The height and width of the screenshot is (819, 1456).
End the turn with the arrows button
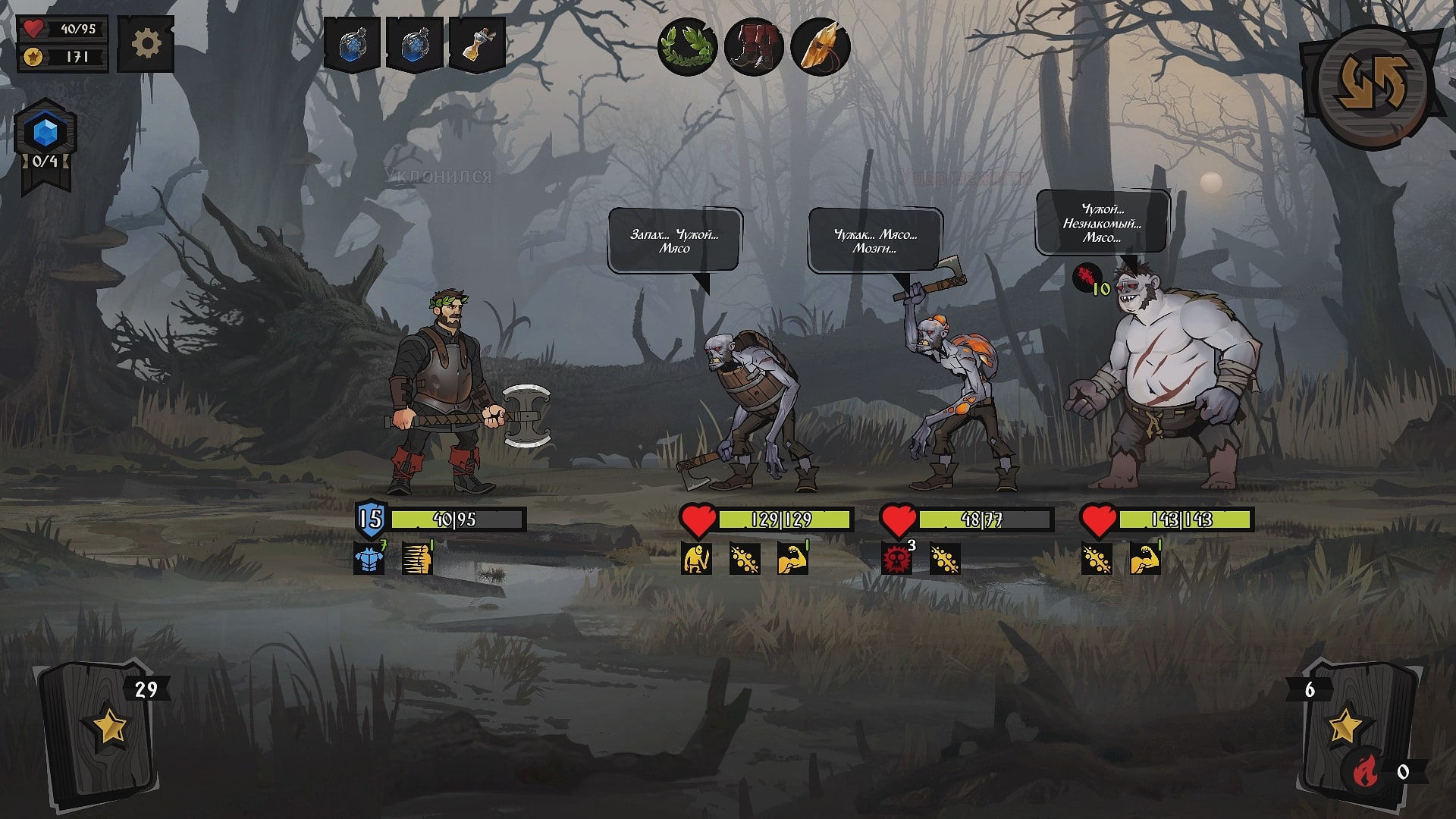[x=1372, y=85]
